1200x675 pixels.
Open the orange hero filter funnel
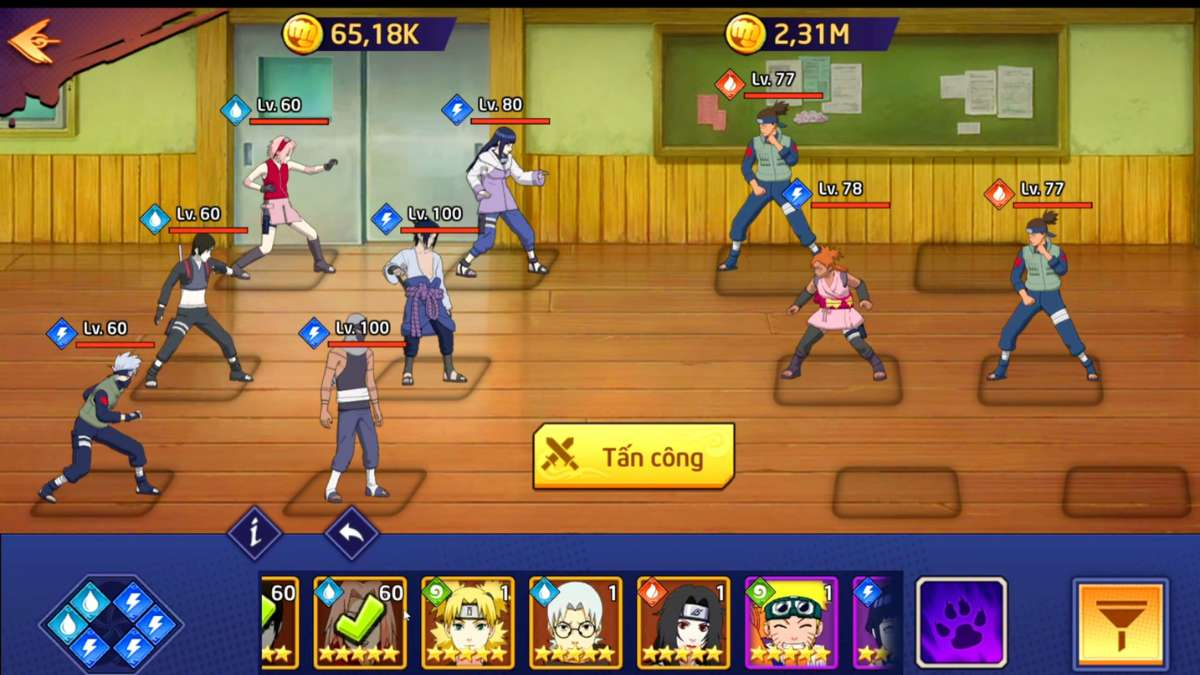pyautogui.click(x=1120, y=622)
